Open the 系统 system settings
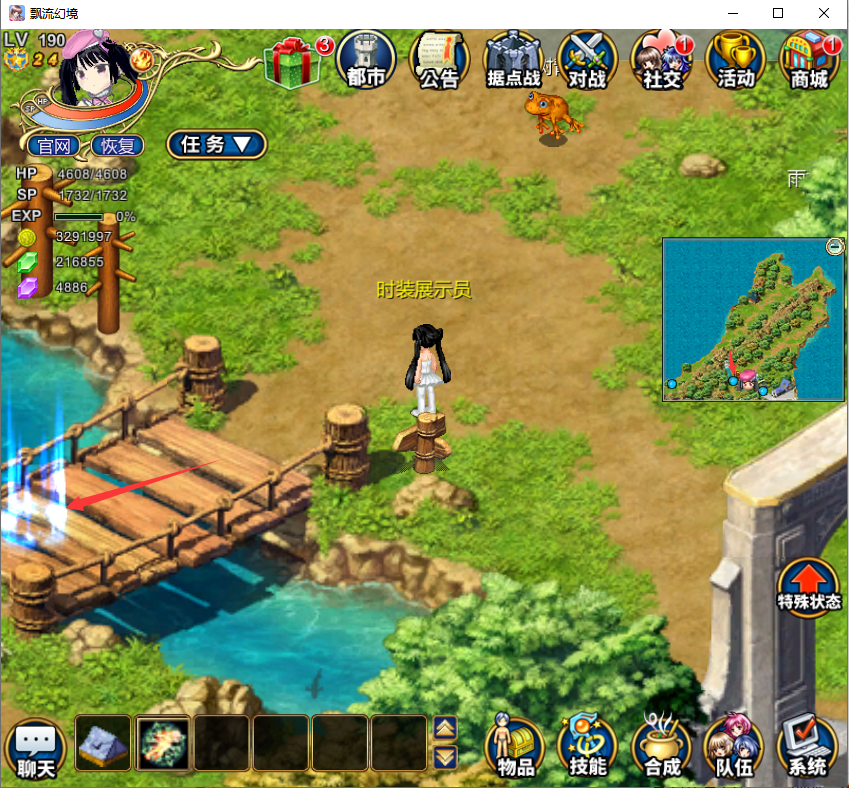The height and width of the screenshot is (788, 849). (x=808, y=748)
